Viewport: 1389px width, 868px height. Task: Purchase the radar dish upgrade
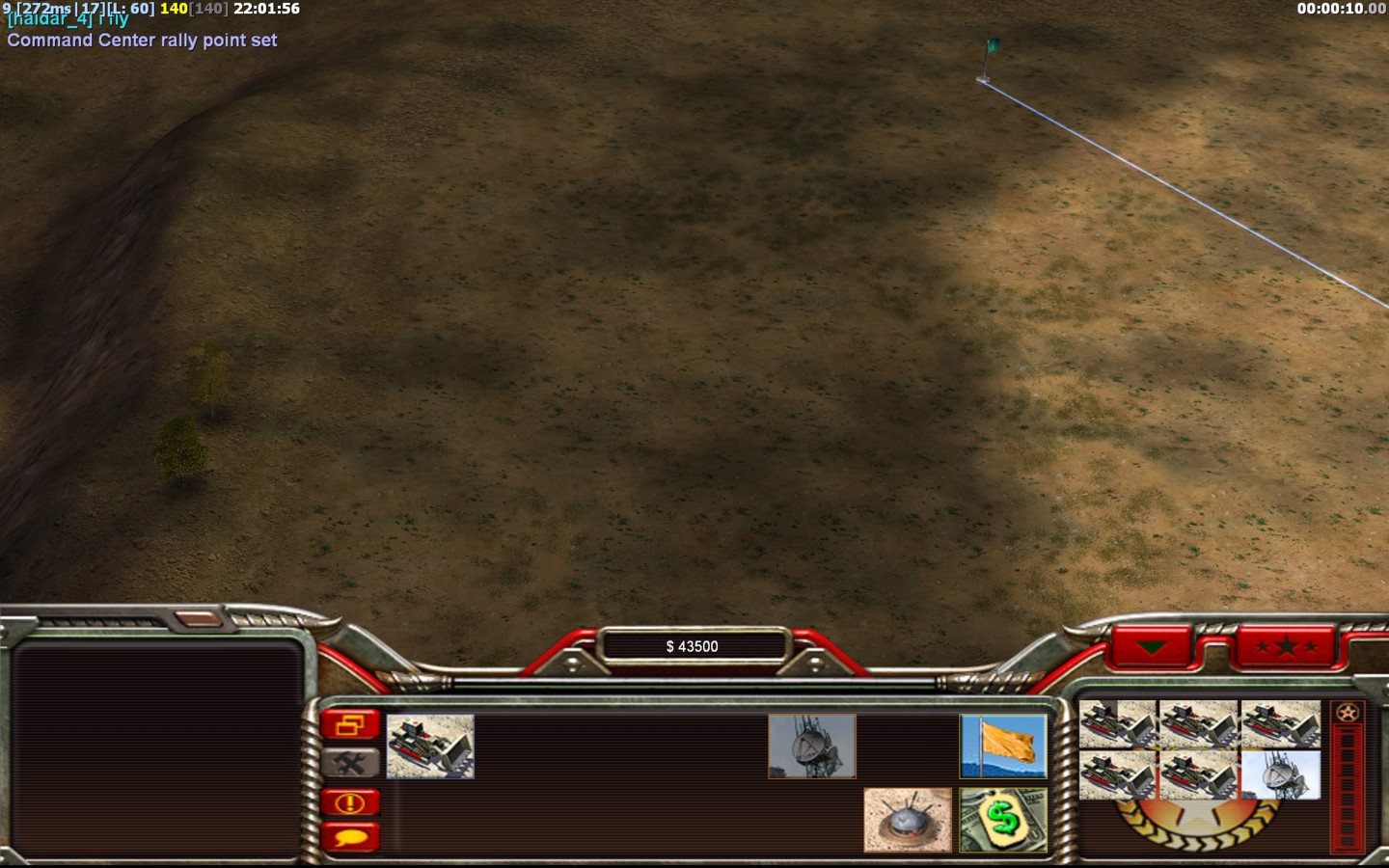point(811,746)
